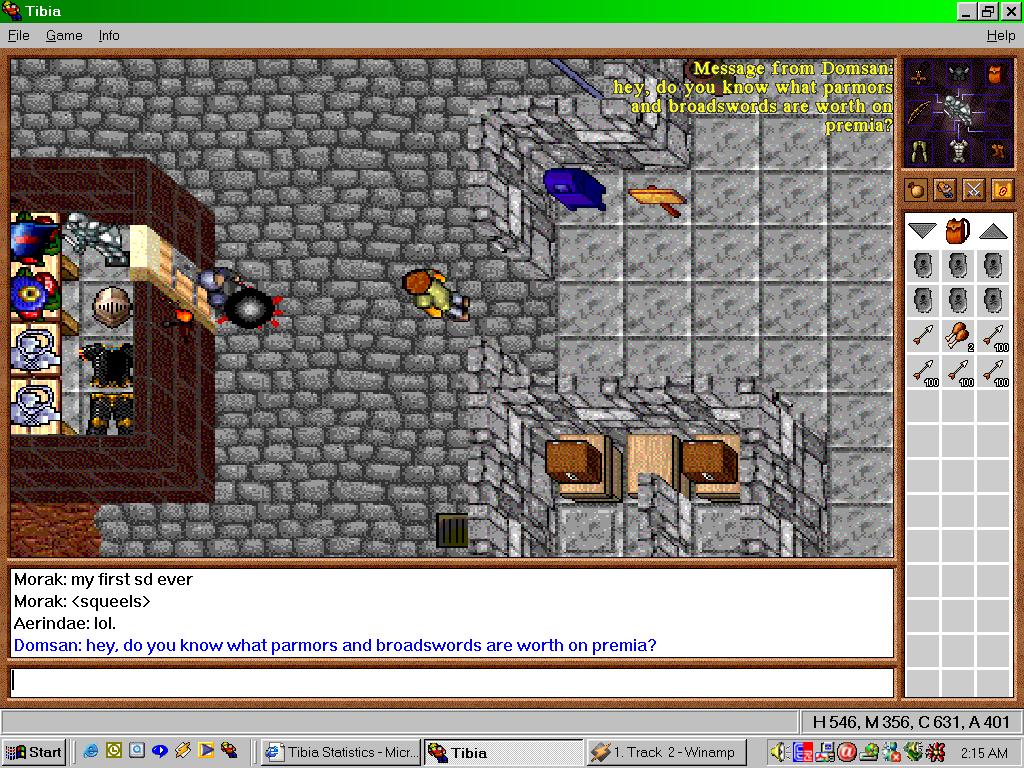1024x768 pixels.
Task: Select the boots equipment slot
Action: 995,151
